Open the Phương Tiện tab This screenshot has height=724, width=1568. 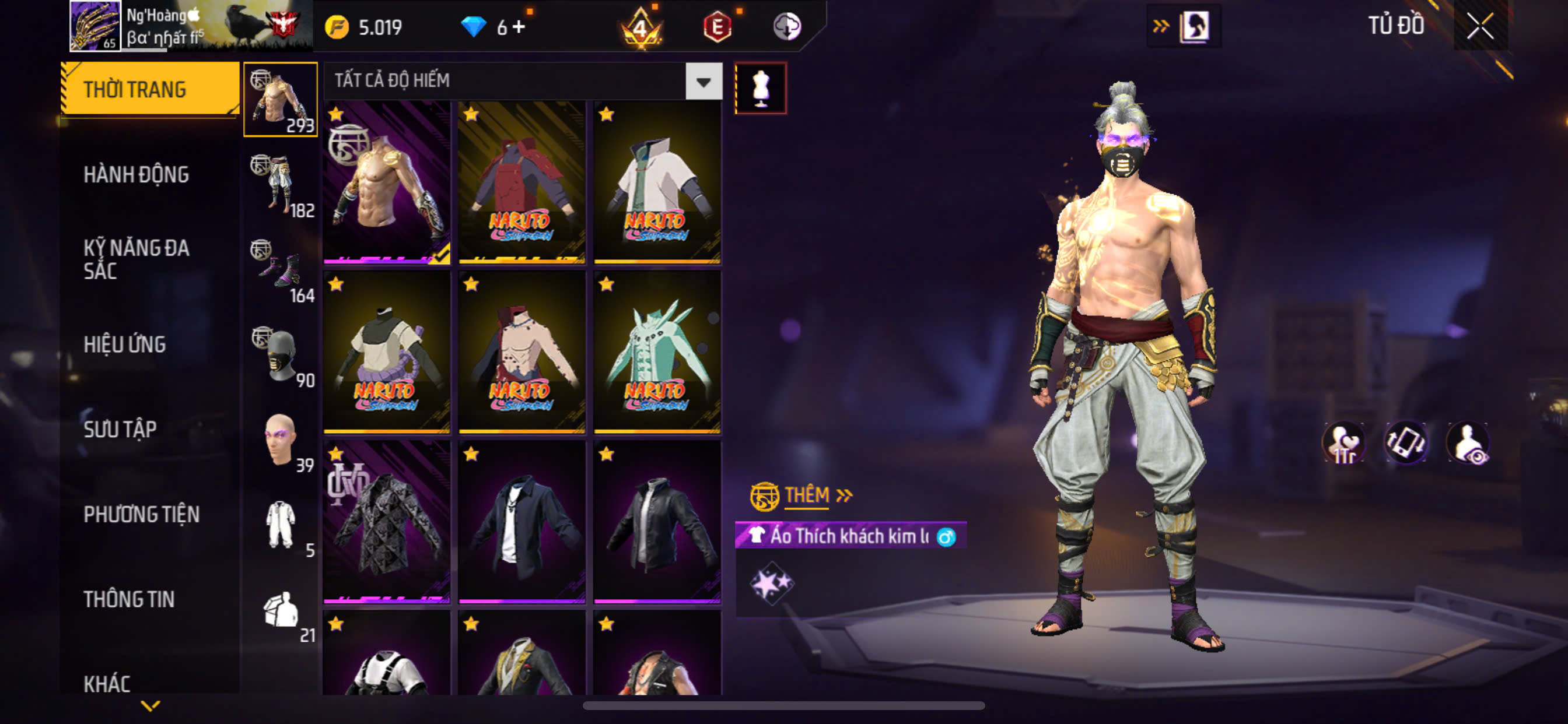tap(141, 515)
